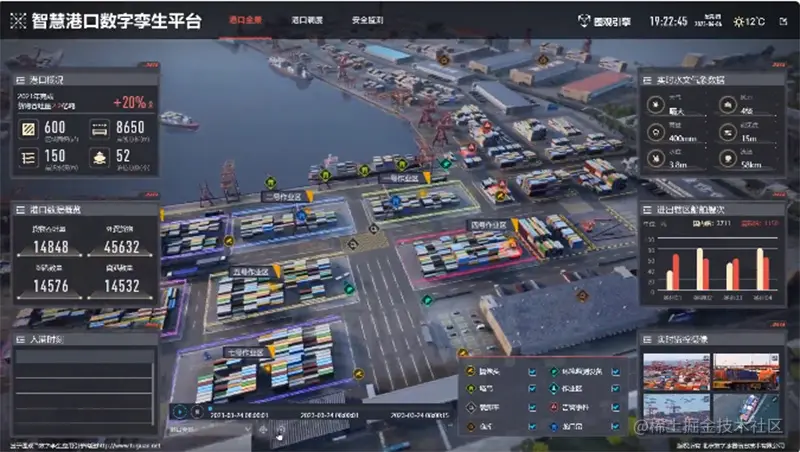The width and height of the screenshot is (800, 452).
Task: Select the 二号作业区 map label
Action: pyautogui.click(x=282, y=197)
